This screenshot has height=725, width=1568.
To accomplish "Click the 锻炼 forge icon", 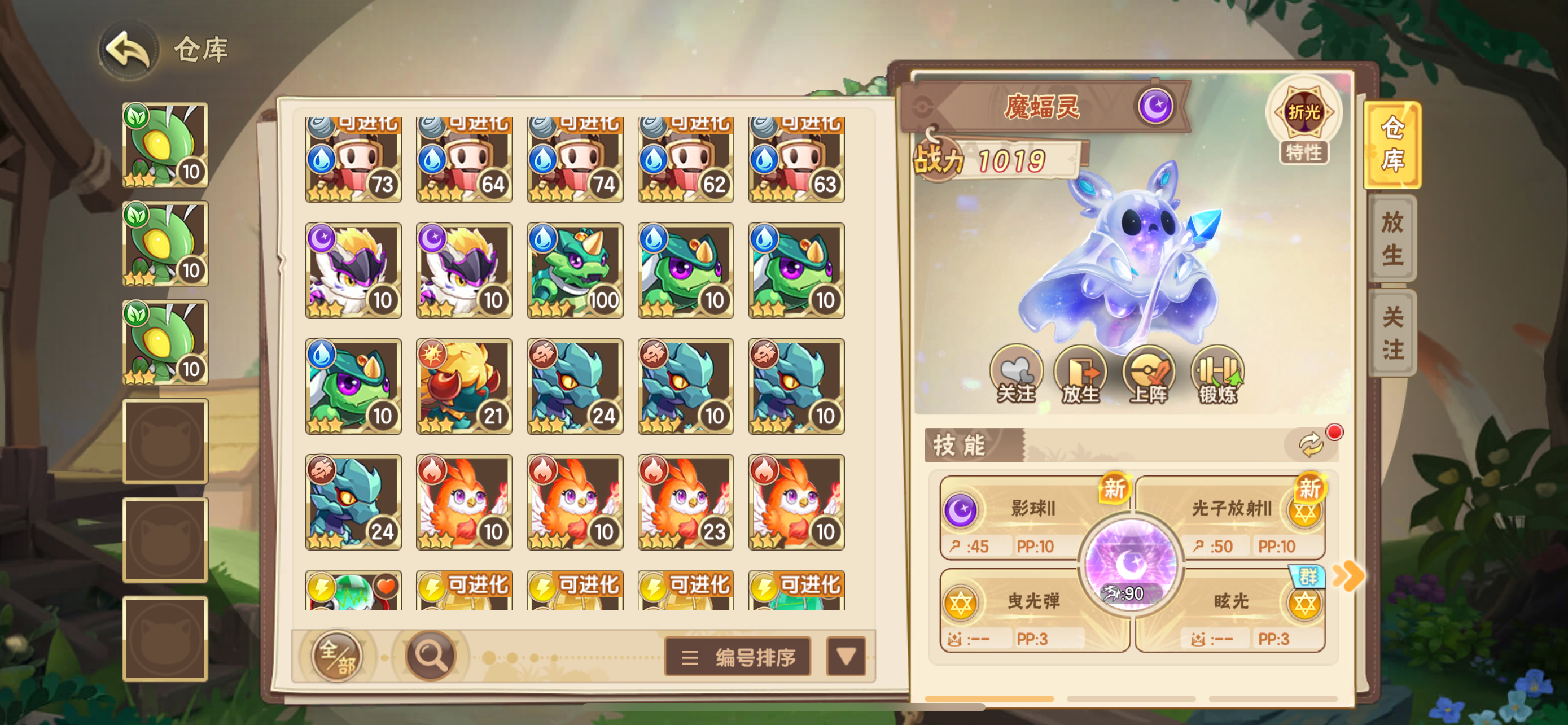I will click(1215, 374).
